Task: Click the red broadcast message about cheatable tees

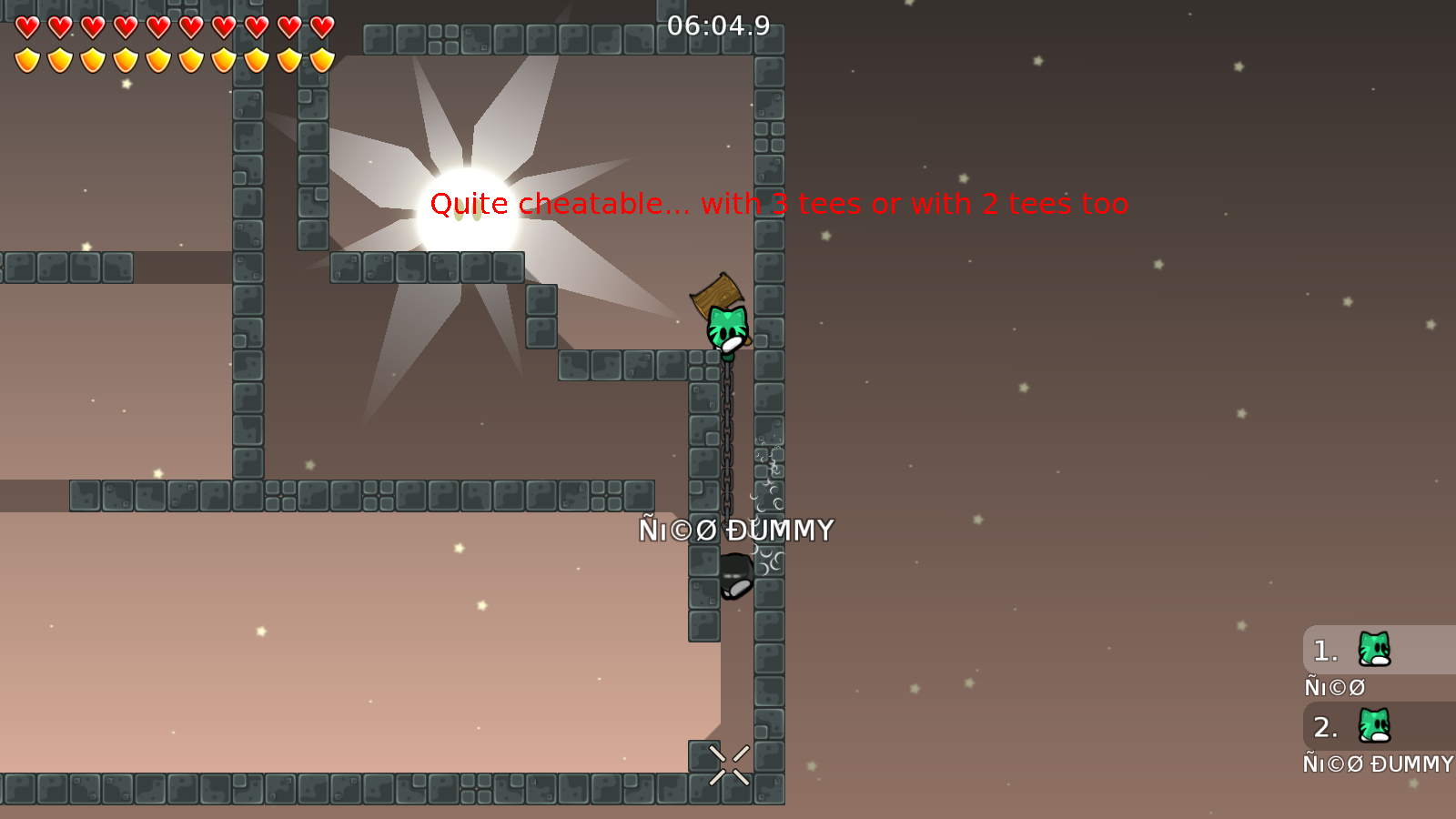Action: click(779, 204)
